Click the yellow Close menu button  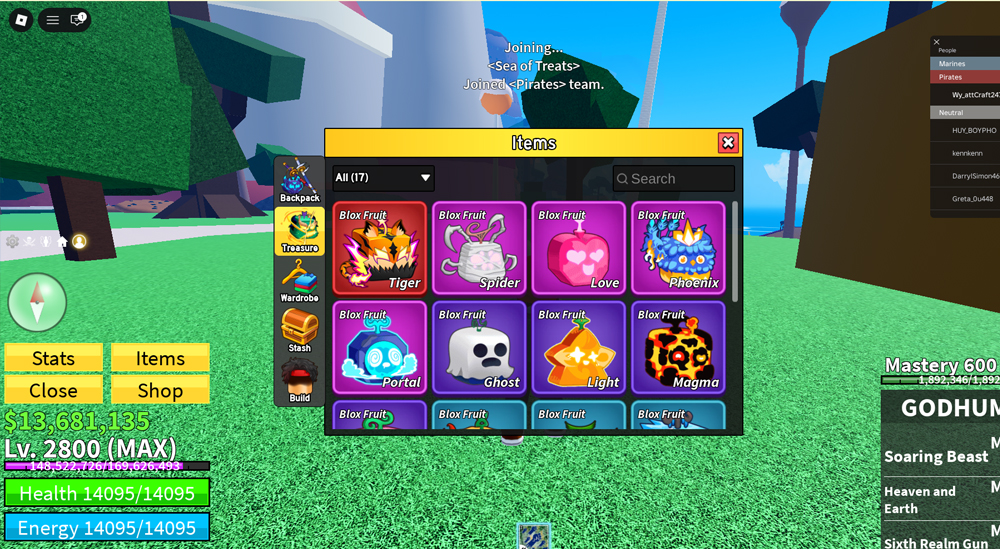click(54, 390)
